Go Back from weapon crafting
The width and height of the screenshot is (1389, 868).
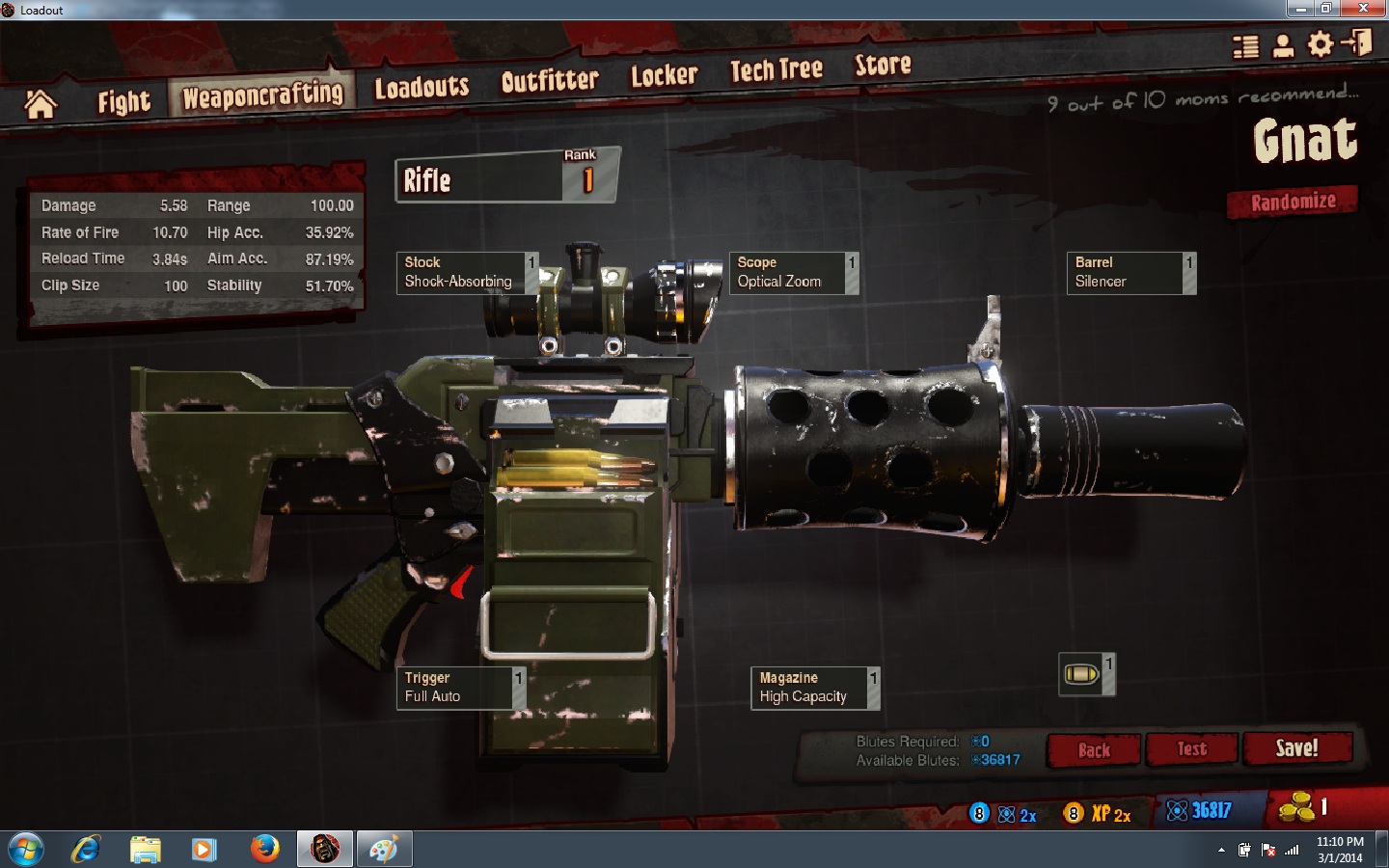click(1094, 749)
